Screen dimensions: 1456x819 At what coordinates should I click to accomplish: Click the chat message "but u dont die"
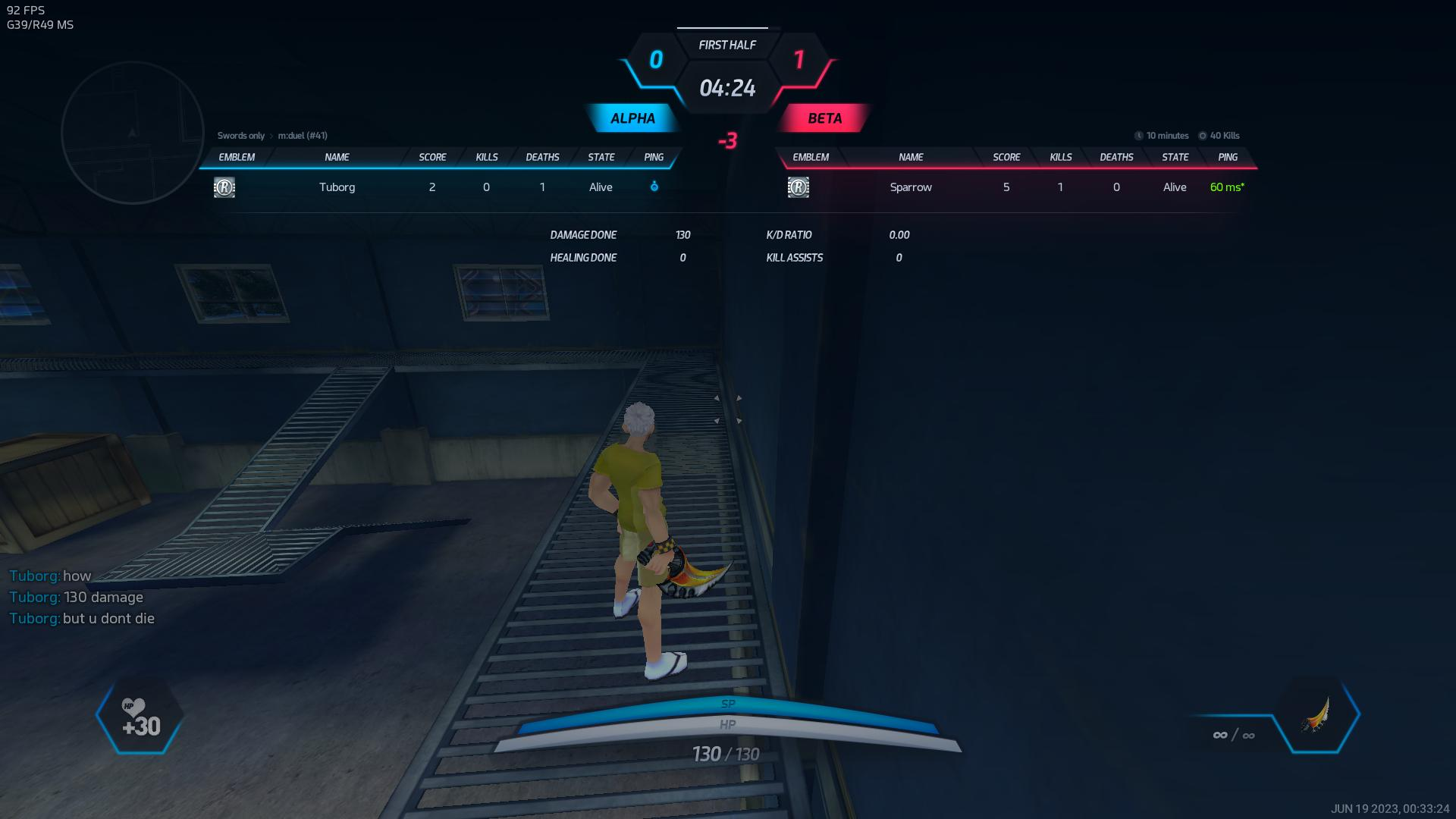coord(108,619)
